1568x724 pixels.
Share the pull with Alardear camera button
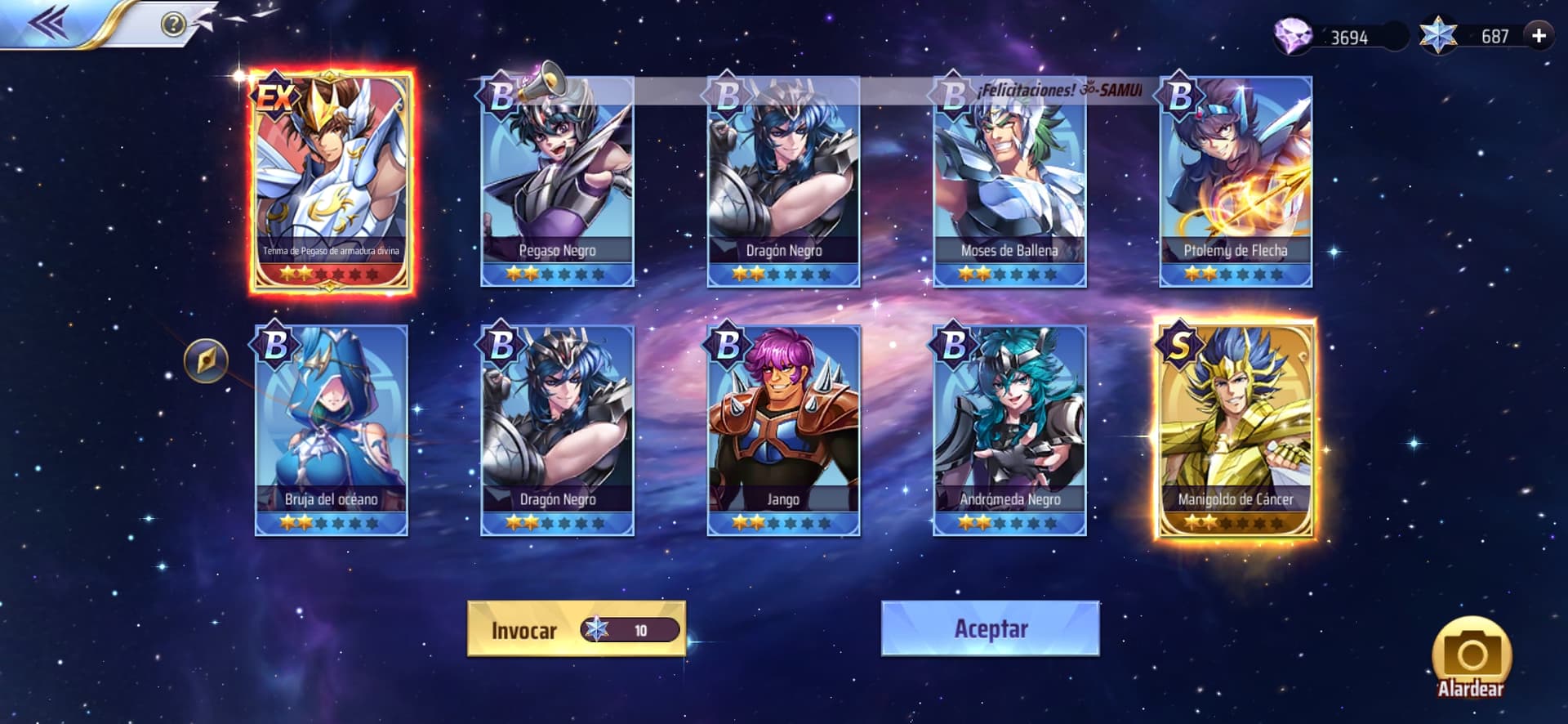(1471, 659)
